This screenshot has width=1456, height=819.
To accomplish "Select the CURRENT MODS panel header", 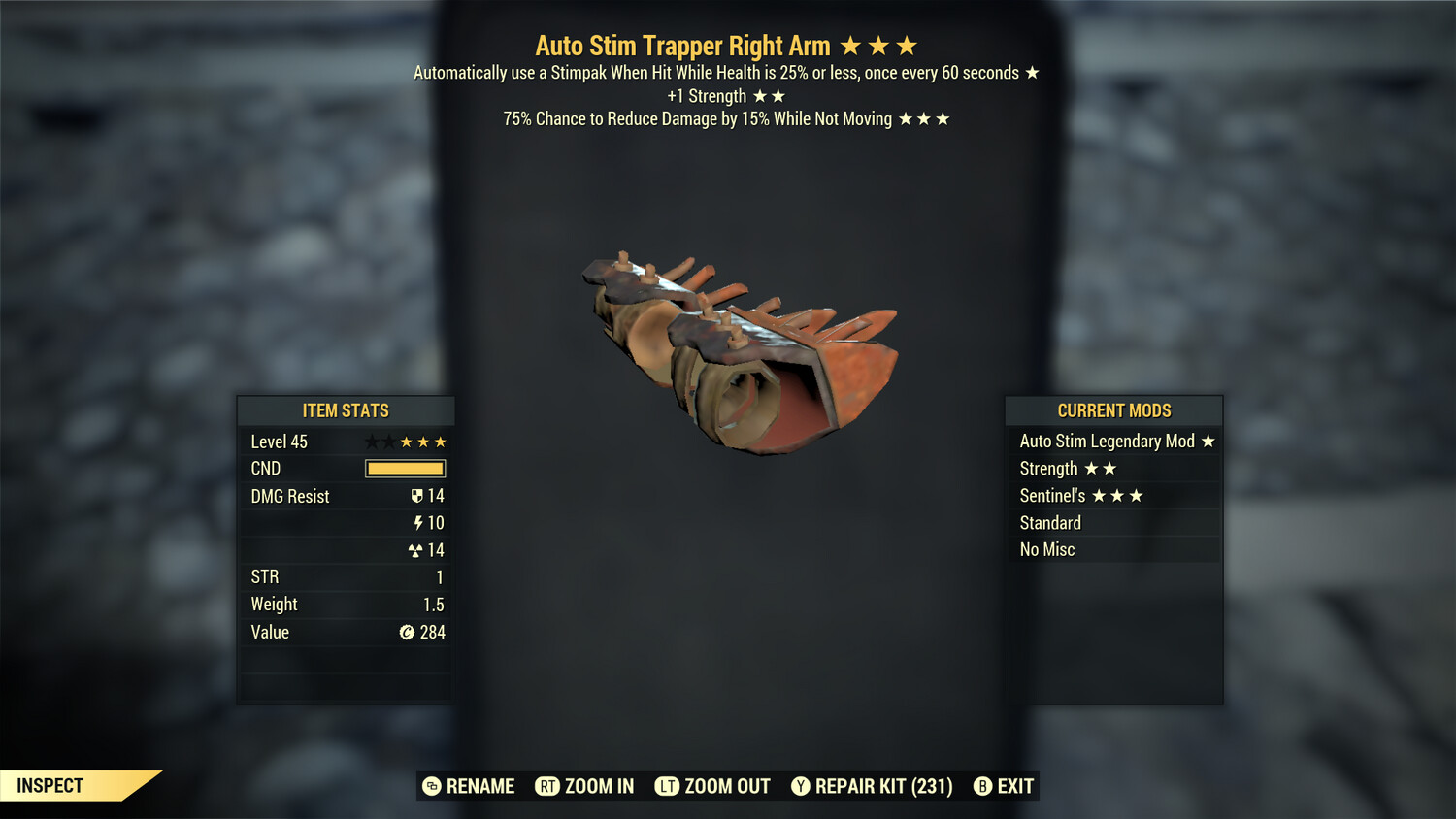I will click(x=1113, y=409).
